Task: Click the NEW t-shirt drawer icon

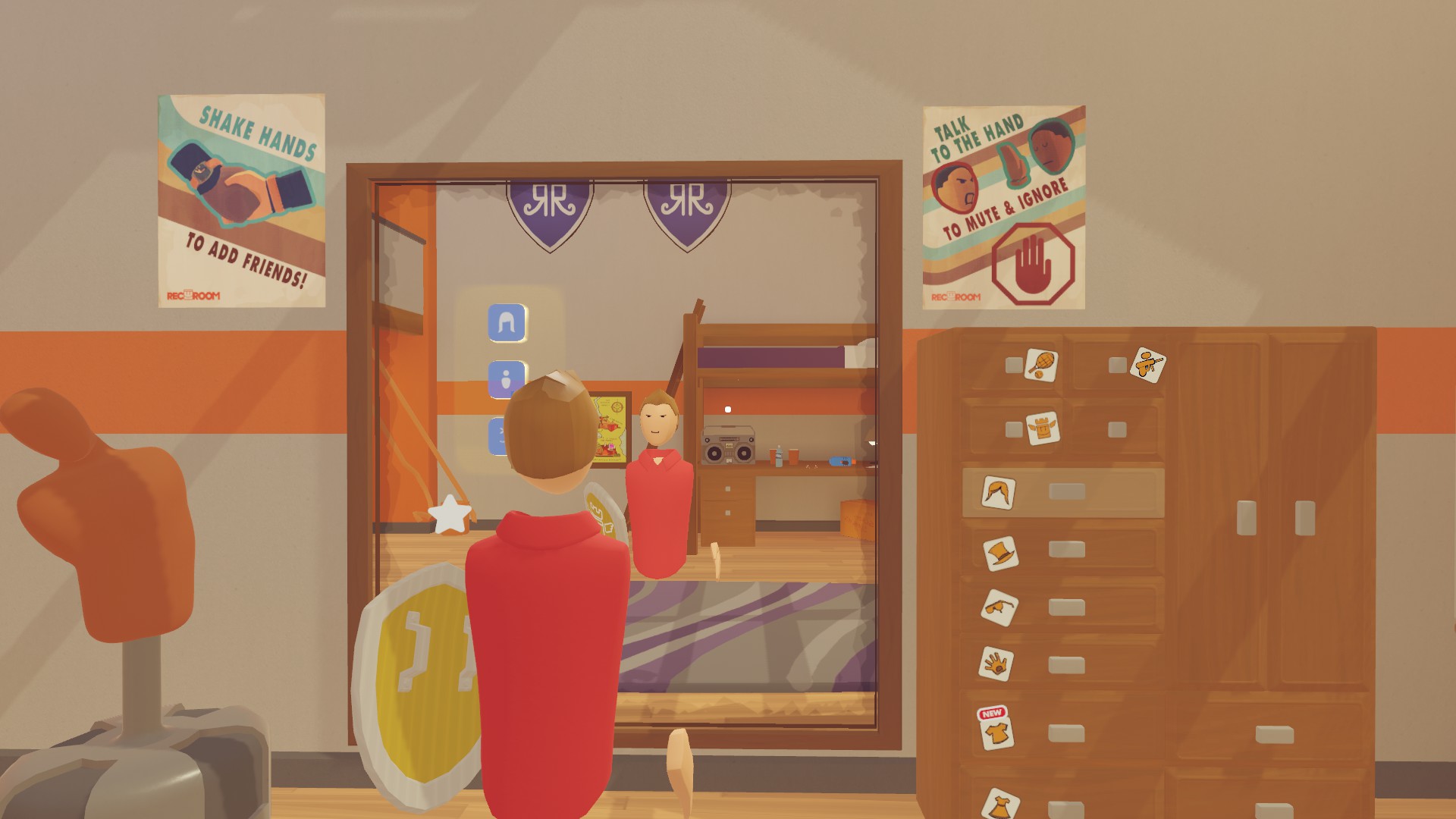Action: (998, 732)
